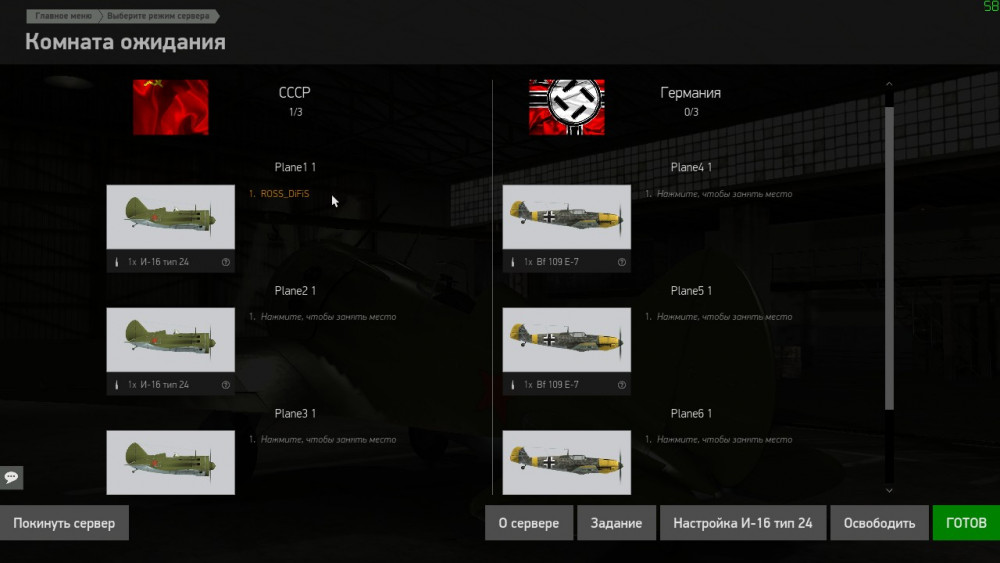
Task: Claim the Plane4 1 German seat
Action: [724, 194]
